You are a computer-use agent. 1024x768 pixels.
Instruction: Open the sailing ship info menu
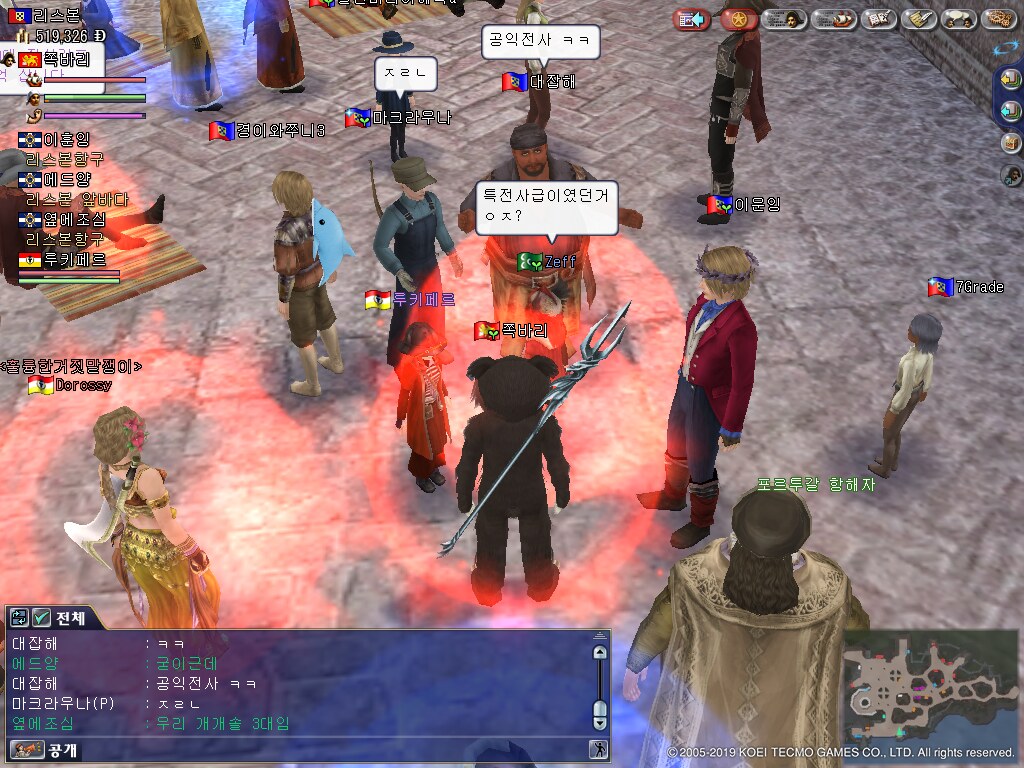coord(833,19)
